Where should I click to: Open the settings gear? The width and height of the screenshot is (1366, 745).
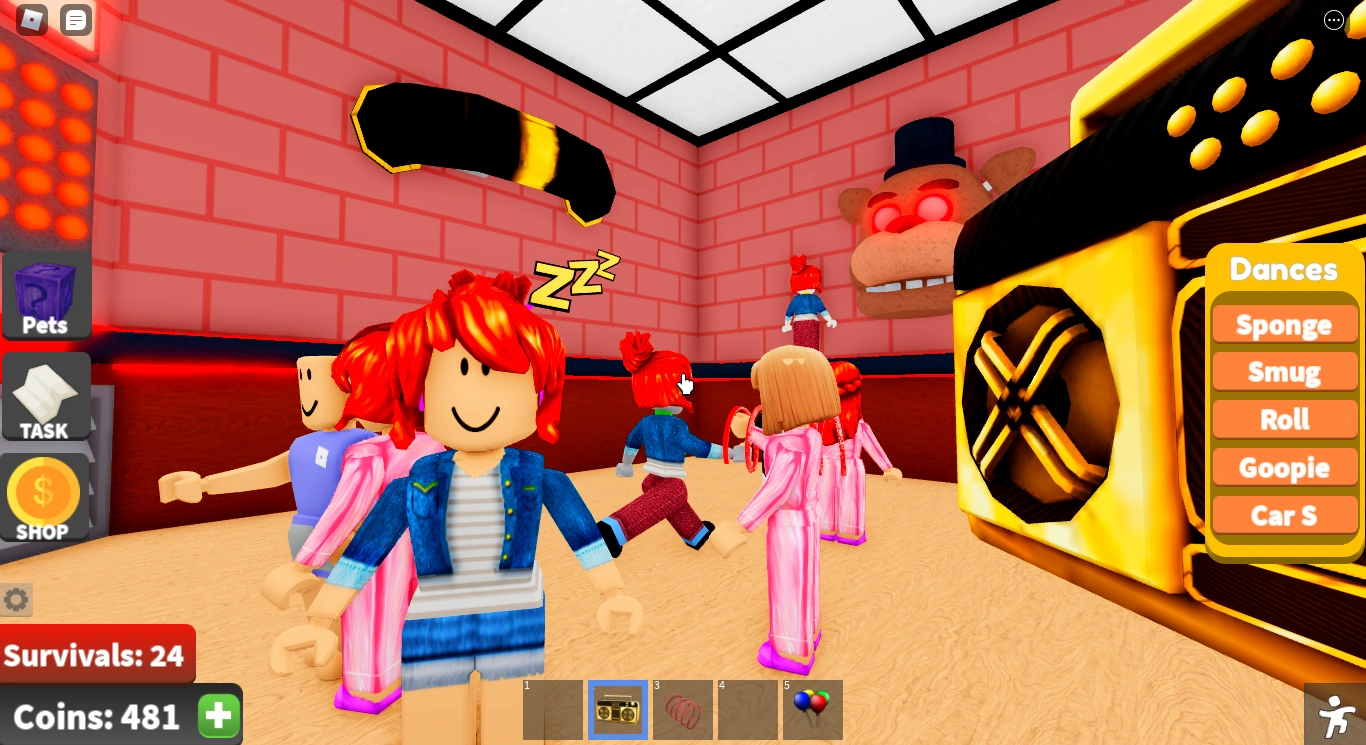tap(16, 599)
